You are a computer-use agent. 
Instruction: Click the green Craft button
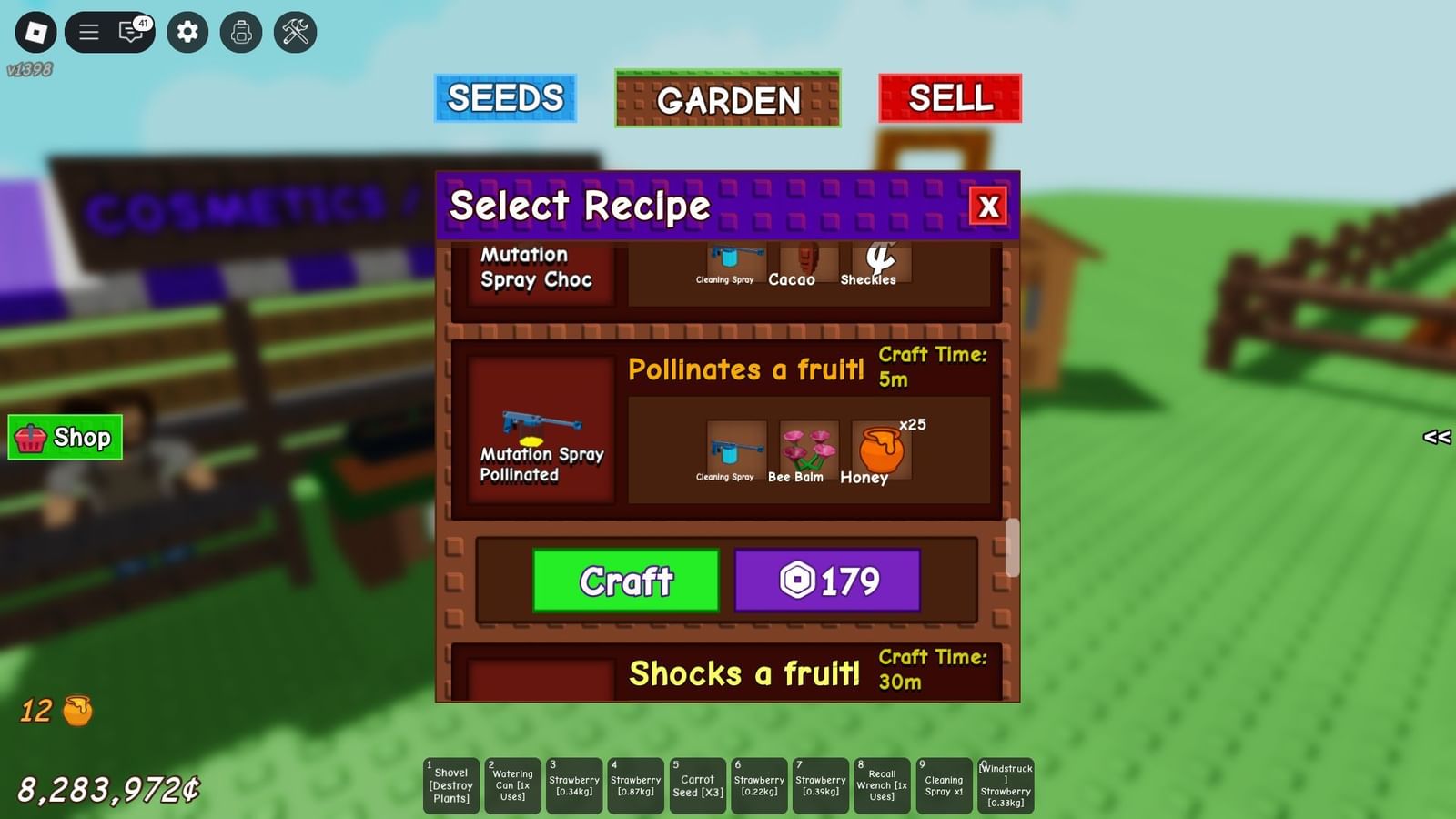[x=624, y=581]
